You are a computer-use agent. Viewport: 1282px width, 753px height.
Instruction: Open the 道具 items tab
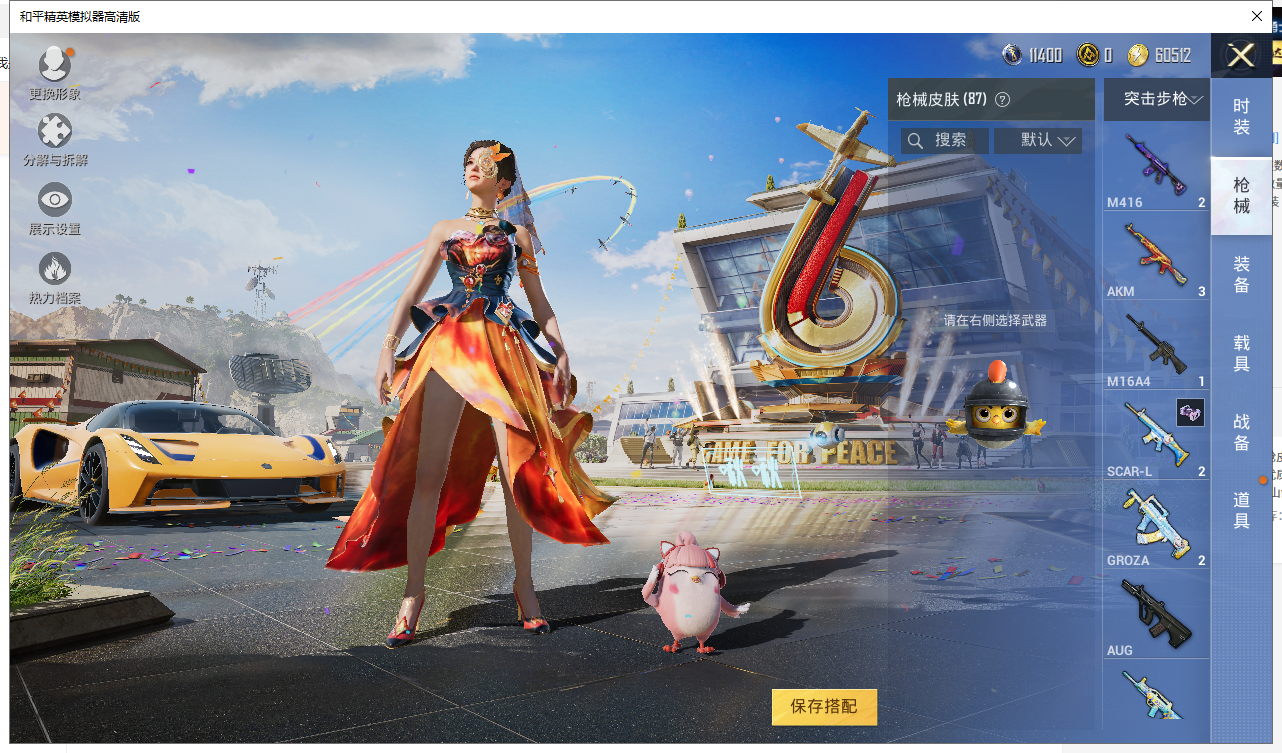pos(1241,510)
